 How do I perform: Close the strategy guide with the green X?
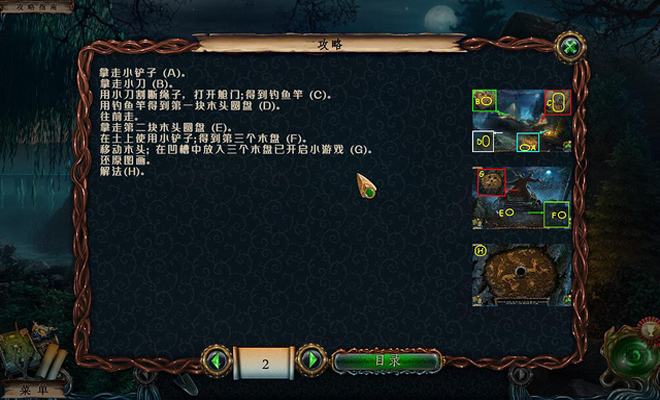571,47
